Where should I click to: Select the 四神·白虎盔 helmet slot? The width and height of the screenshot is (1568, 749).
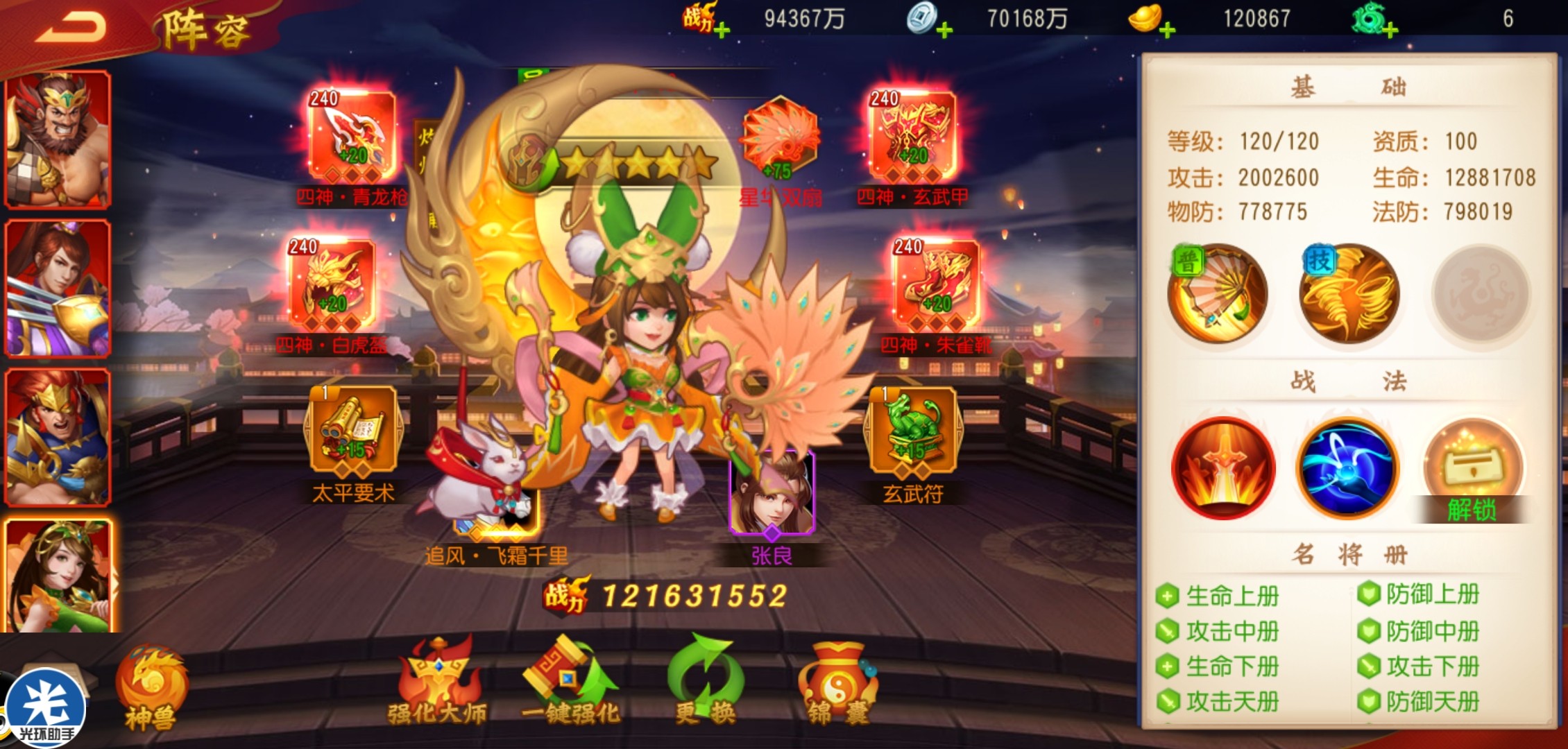332,284
